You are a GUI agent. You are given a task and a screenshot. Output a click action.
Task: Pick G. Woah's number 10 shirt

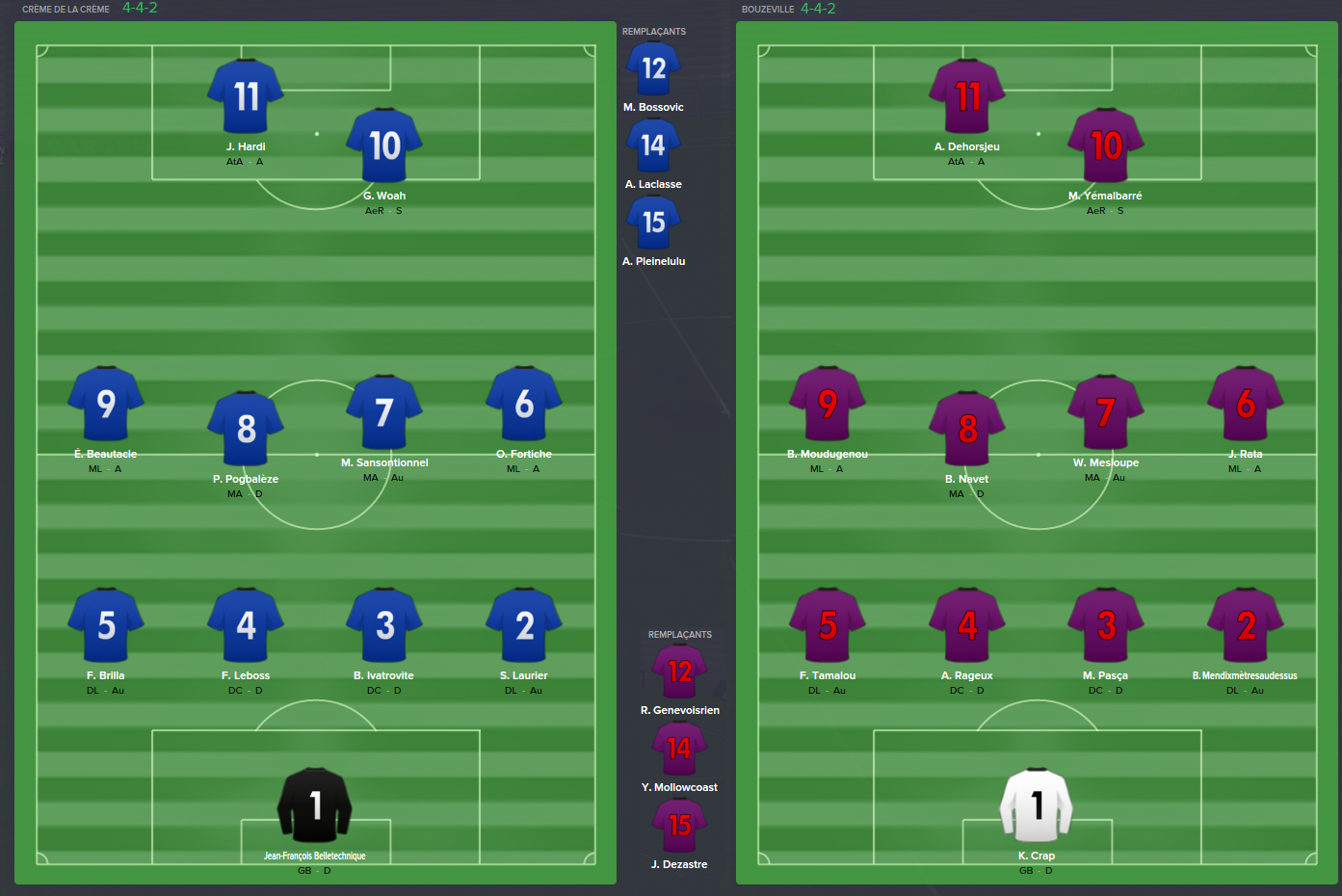point(384,145)
